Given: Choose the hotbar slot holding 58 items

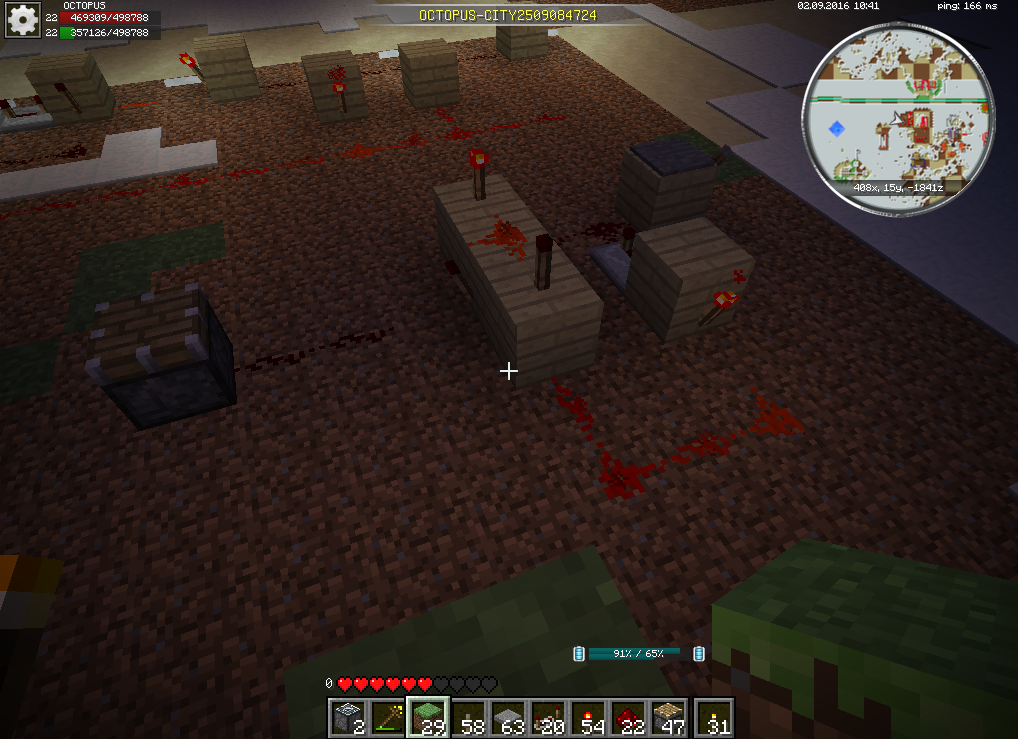Looking at the screenshot, I should point(468,718).
